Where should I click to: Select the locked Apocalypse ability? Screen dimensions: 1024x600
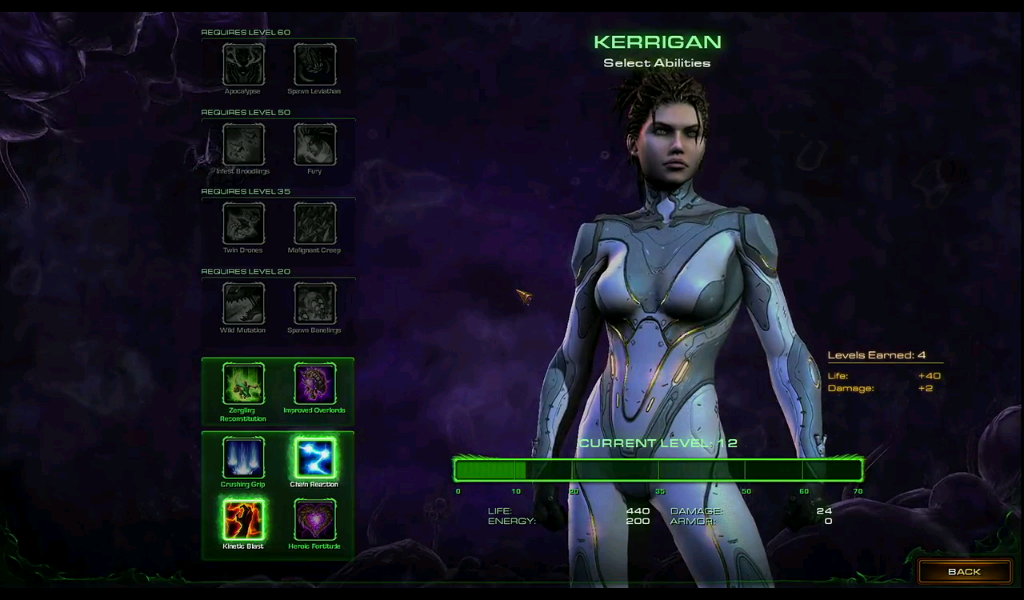click(243, 65)
